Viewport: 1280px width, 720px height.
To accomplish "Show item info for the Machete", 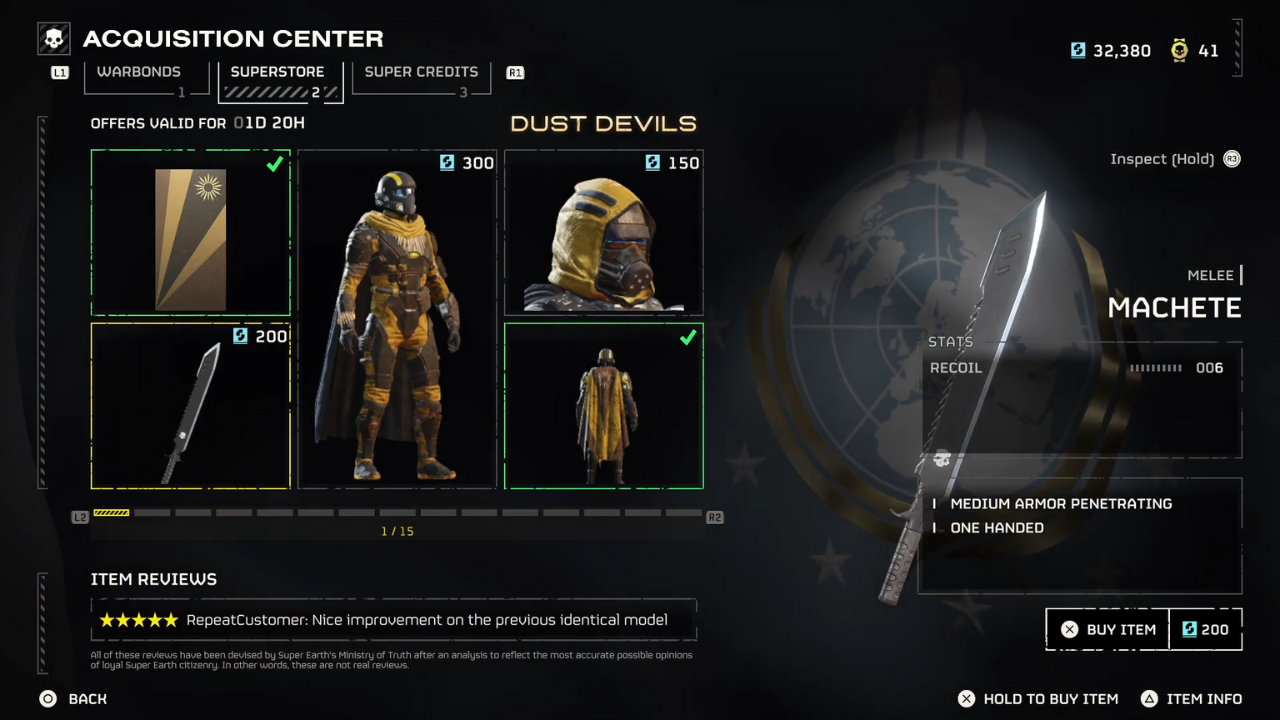I will click(x=1192, y=699).
